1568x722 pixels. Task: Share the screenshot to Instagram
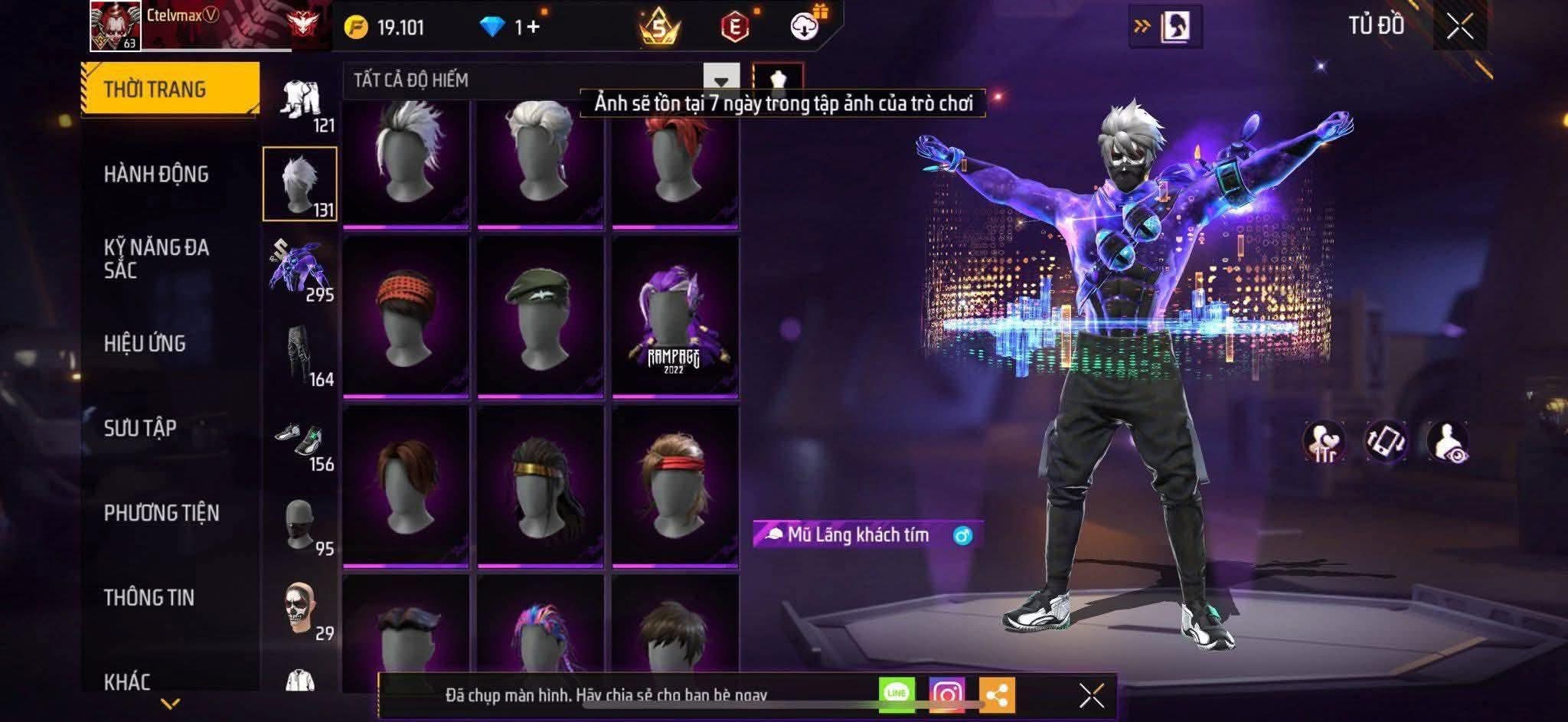(946, 694)
